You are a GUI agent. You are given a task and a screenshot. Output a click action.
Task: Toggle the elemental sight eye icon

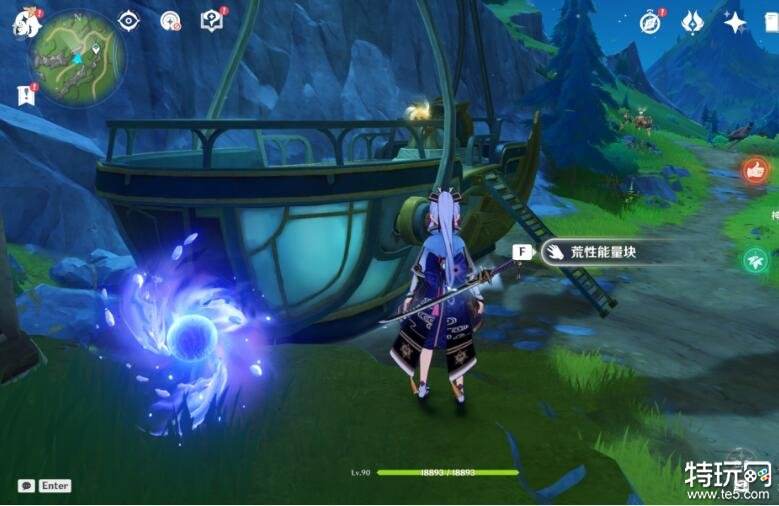click(129, 21)
